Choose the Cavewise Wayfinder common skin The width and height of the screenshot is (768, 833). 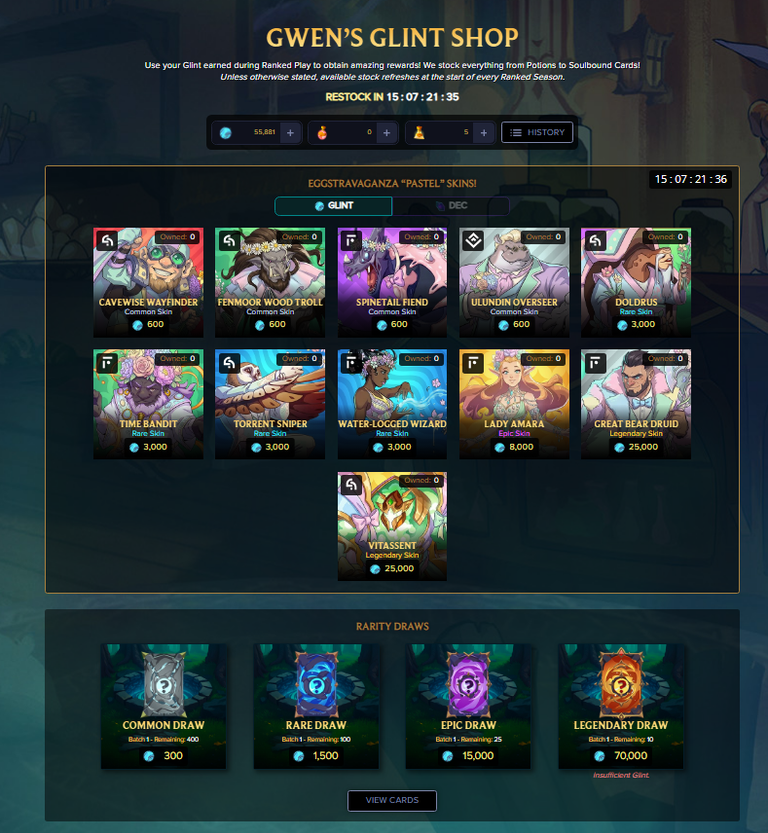pos(148,282)
